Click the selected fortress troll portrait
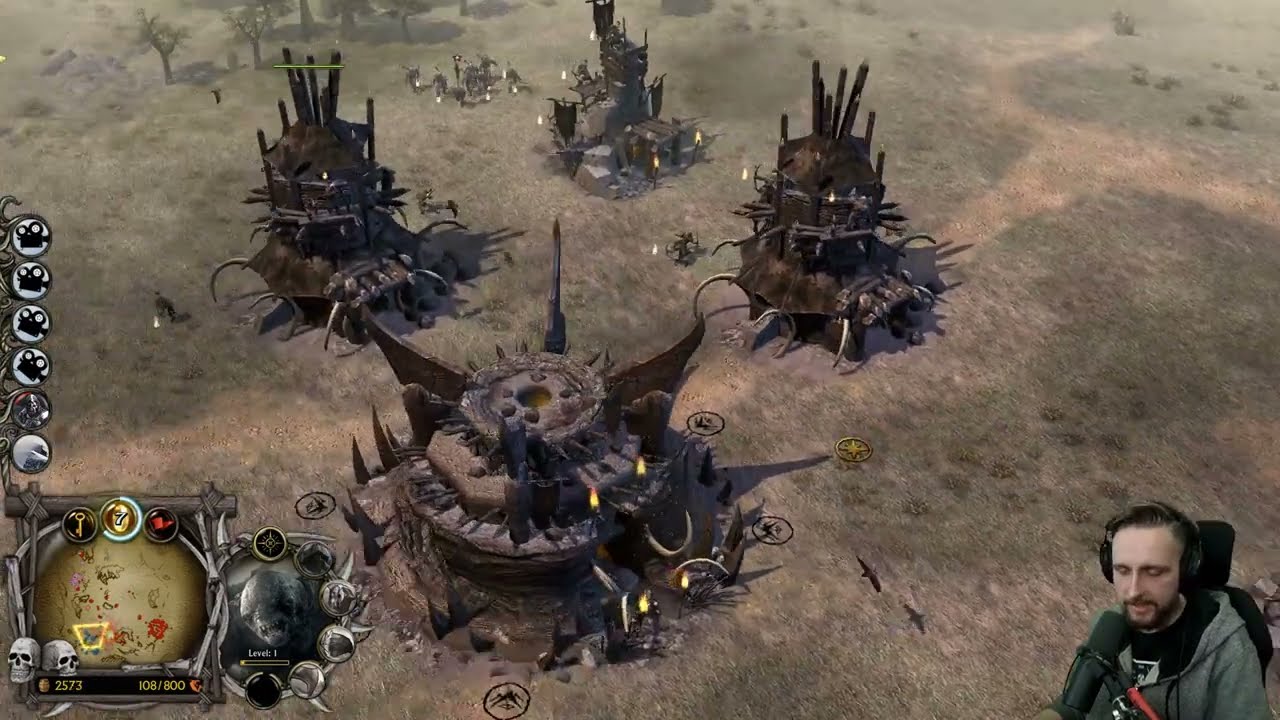Image resolution: width=1280 pixels, height=720 pixels. [x=267, y=610]
